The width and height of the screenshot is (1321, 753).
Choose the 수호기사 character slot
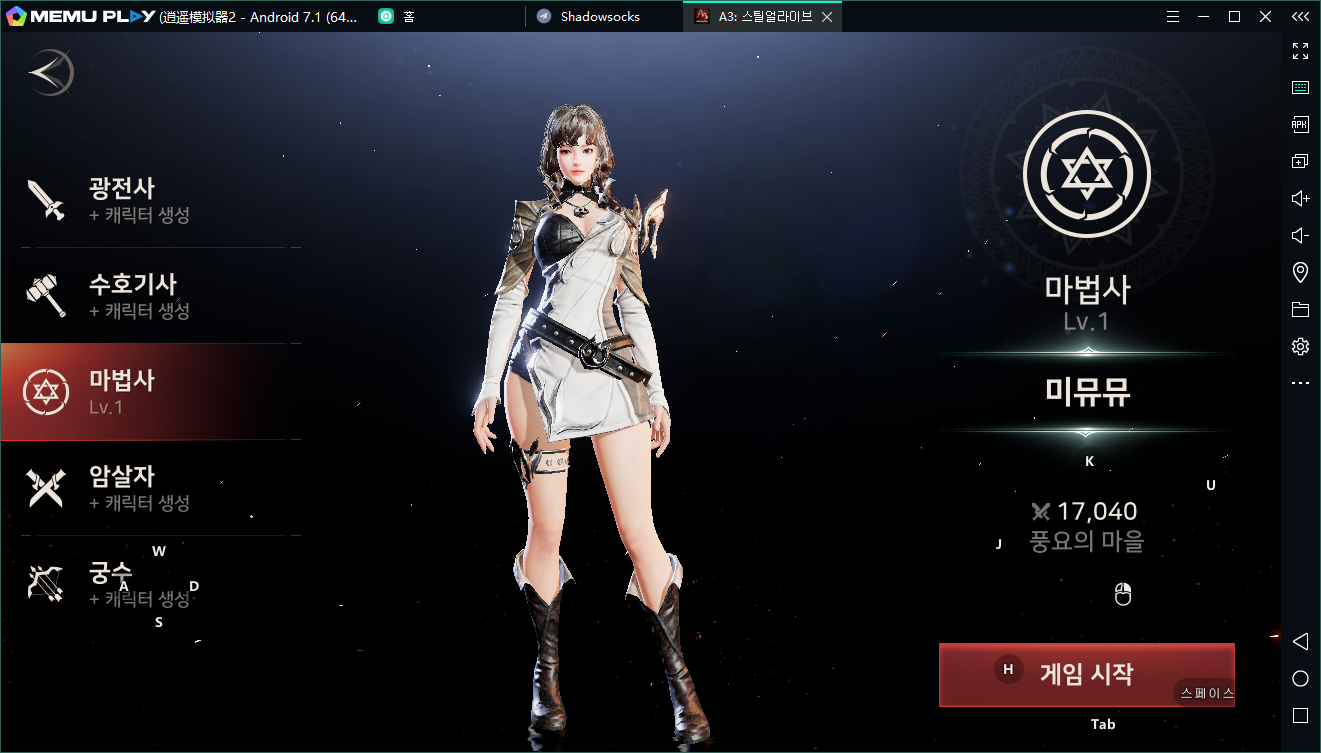click(150, 296)
